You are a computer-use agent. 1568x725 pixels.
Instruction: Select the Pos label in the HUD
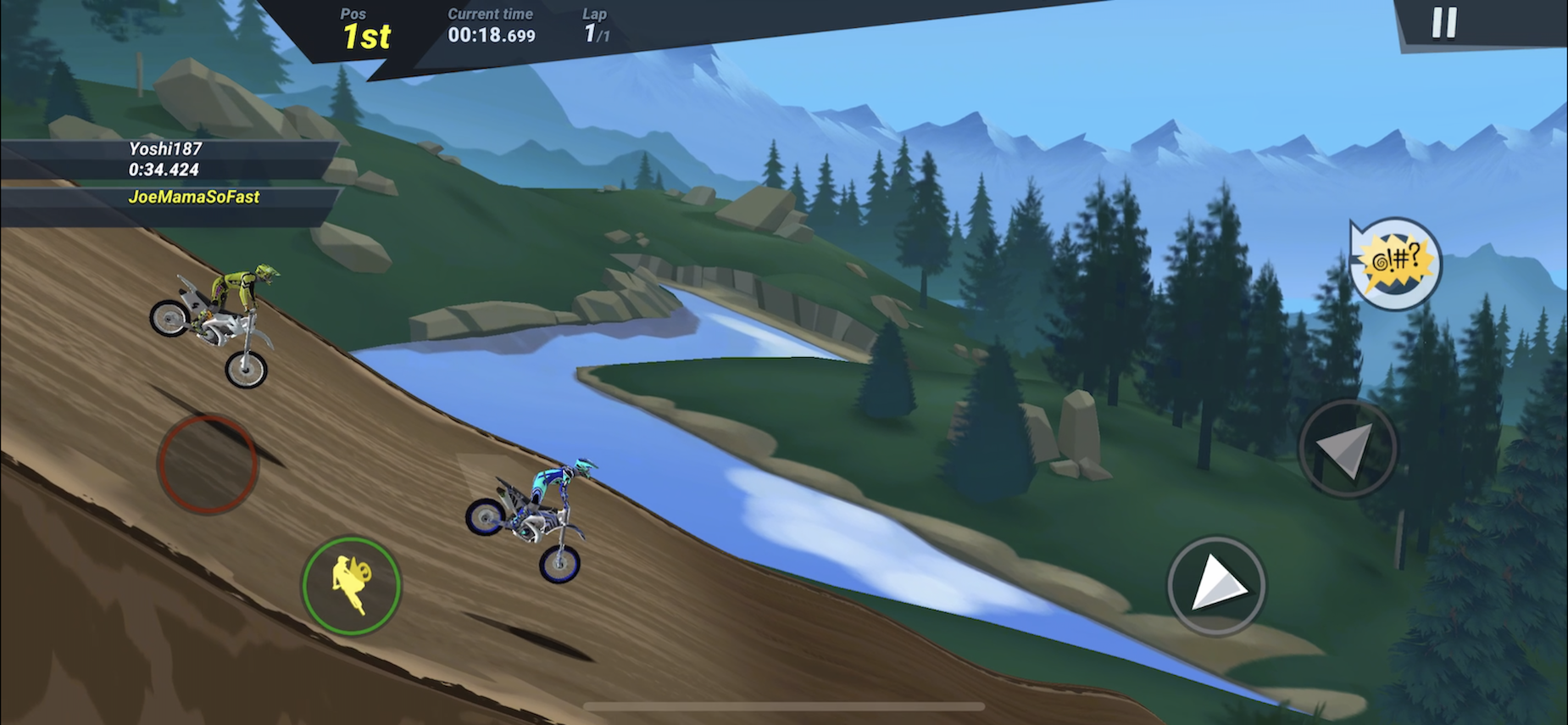coord(353,14)
